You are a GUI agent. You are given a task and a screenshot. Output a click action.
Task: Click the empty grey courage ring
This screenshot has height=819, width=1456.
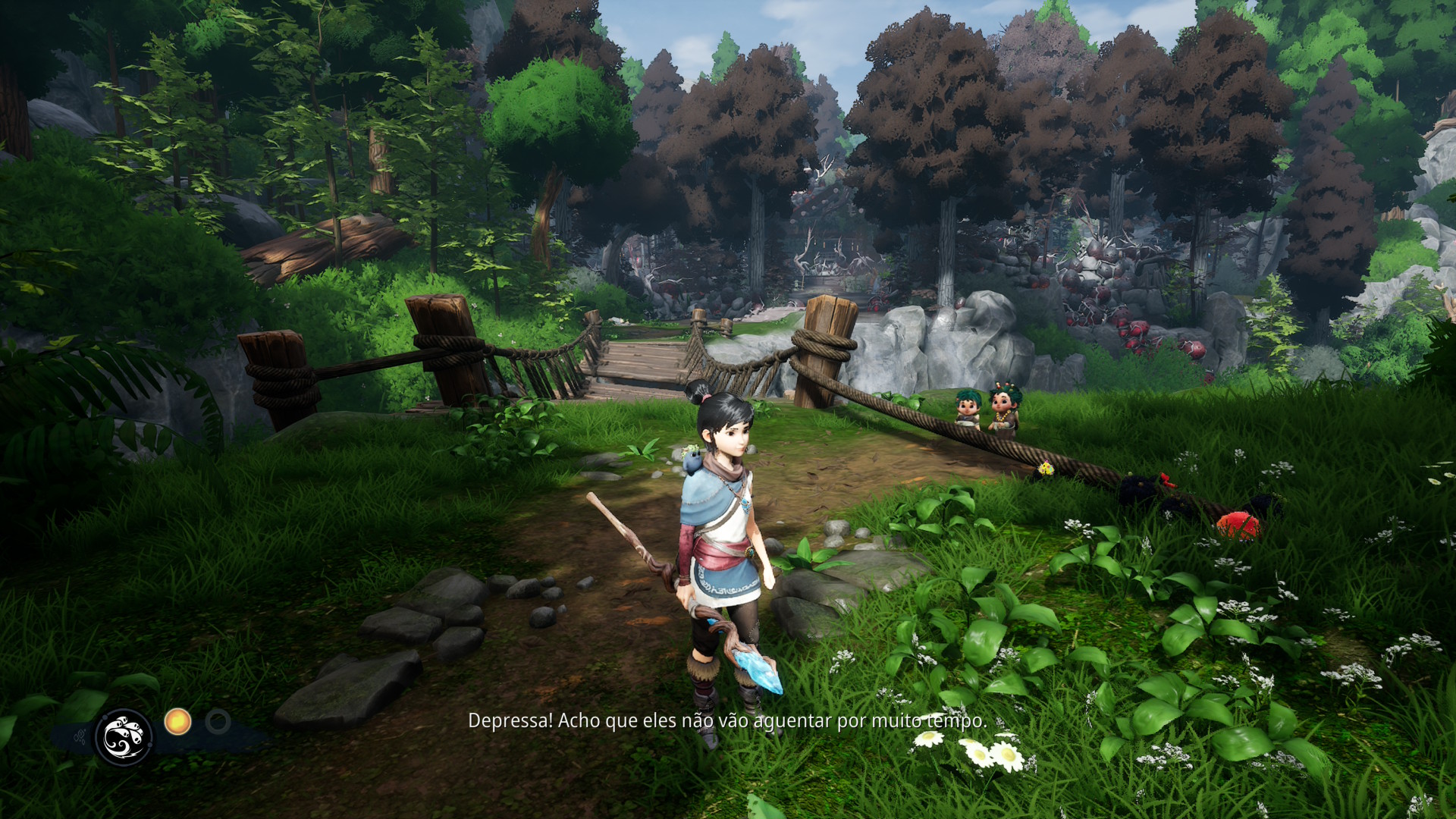[218, 721]
